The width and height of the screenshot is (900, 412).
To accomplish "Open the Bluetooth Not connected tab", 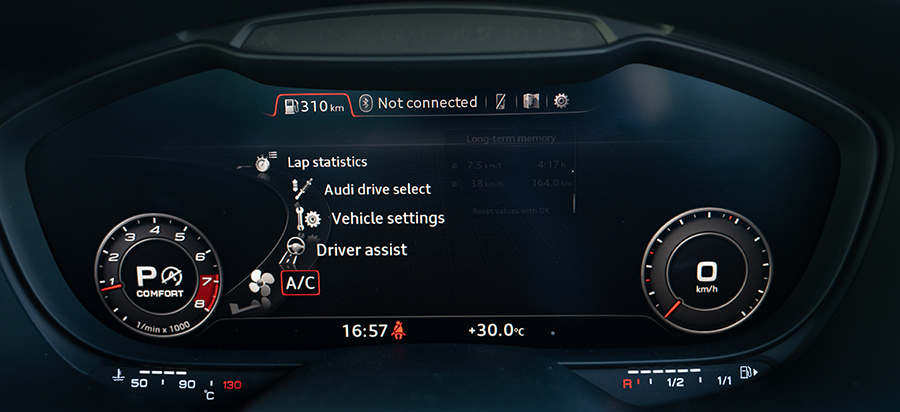I will (x=418, y=102).
